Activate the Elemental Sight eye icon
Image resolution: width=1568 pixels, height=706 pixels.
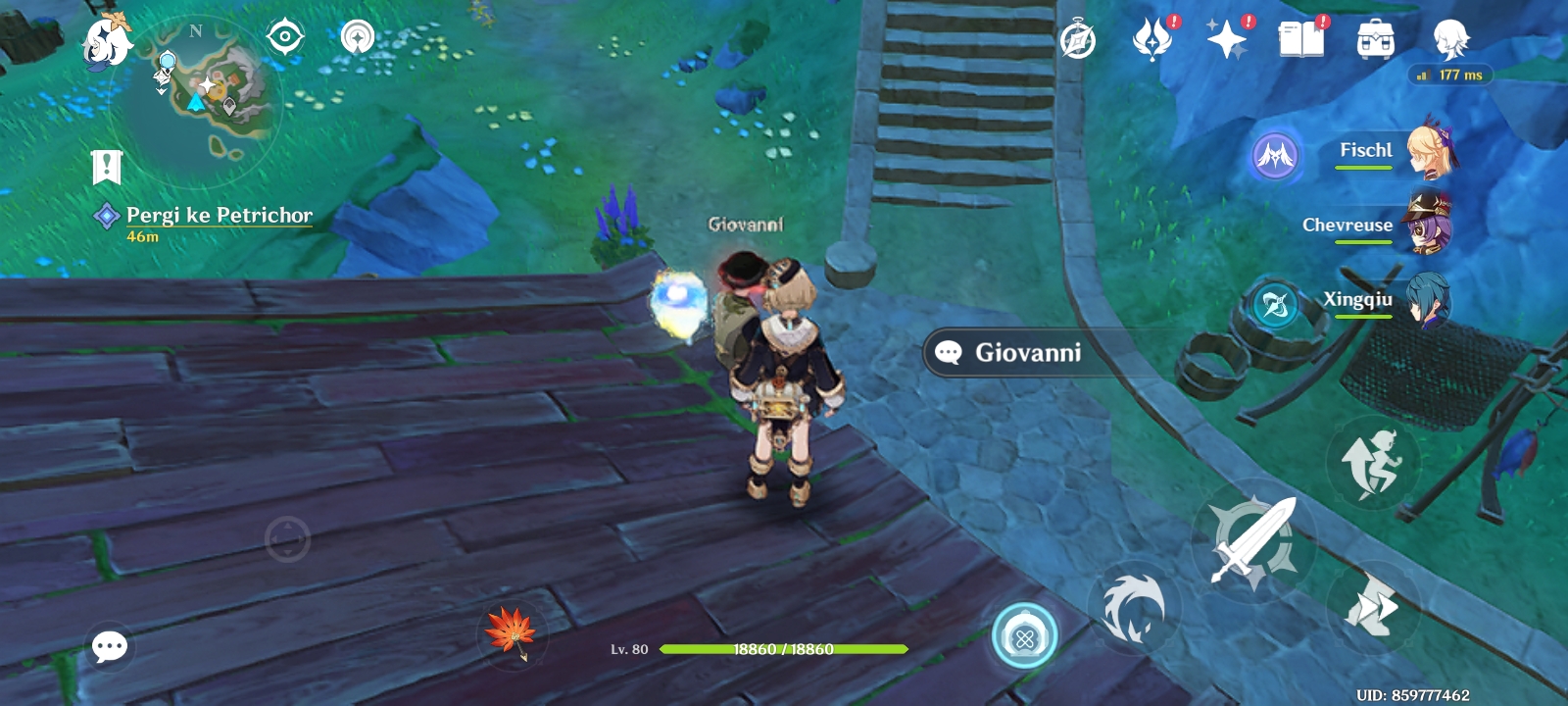(x=284, y=35)
